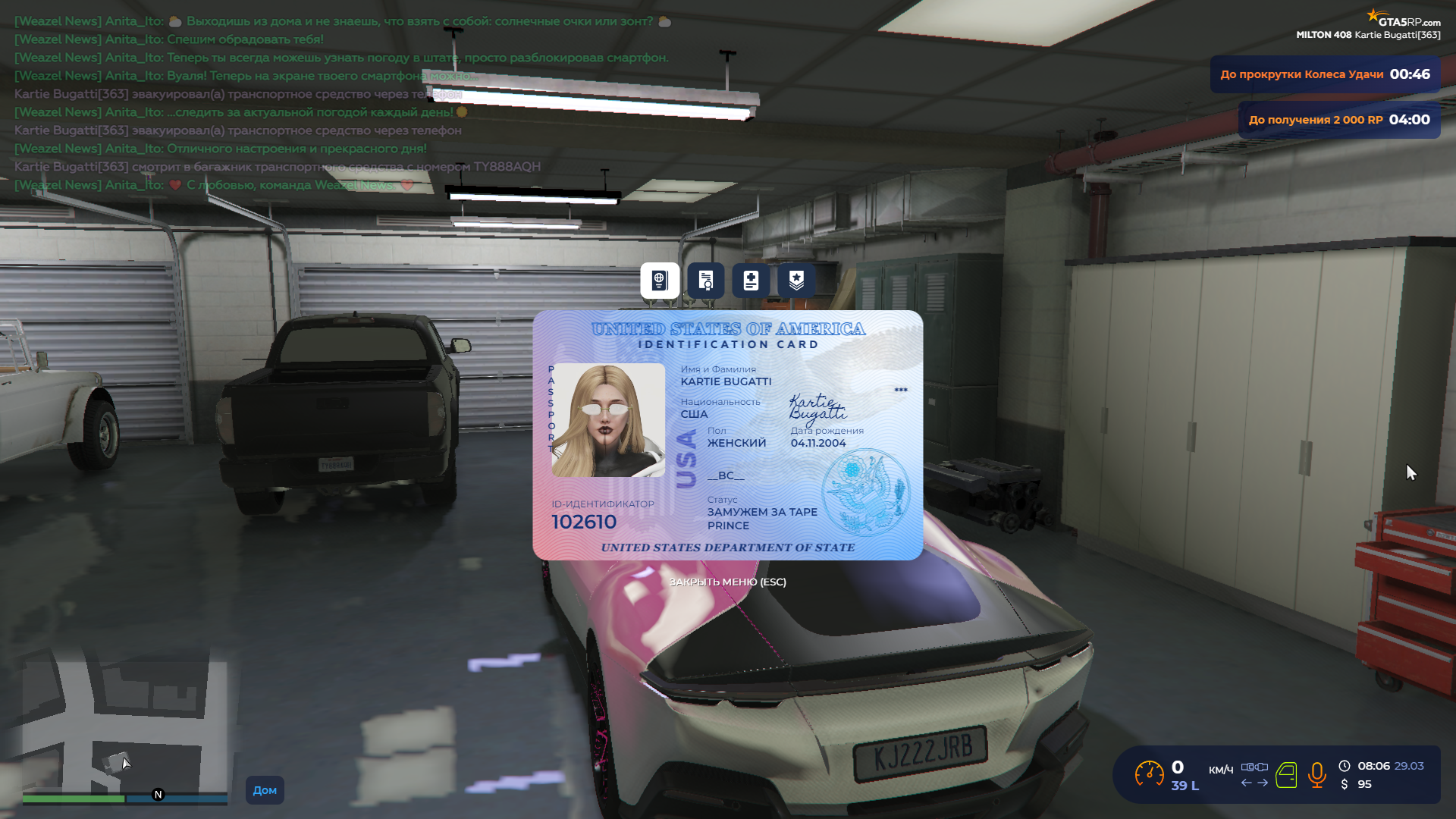Click the car door lock icon
The width and height of the screenshot is (1456, 819).
point(1286,775)
